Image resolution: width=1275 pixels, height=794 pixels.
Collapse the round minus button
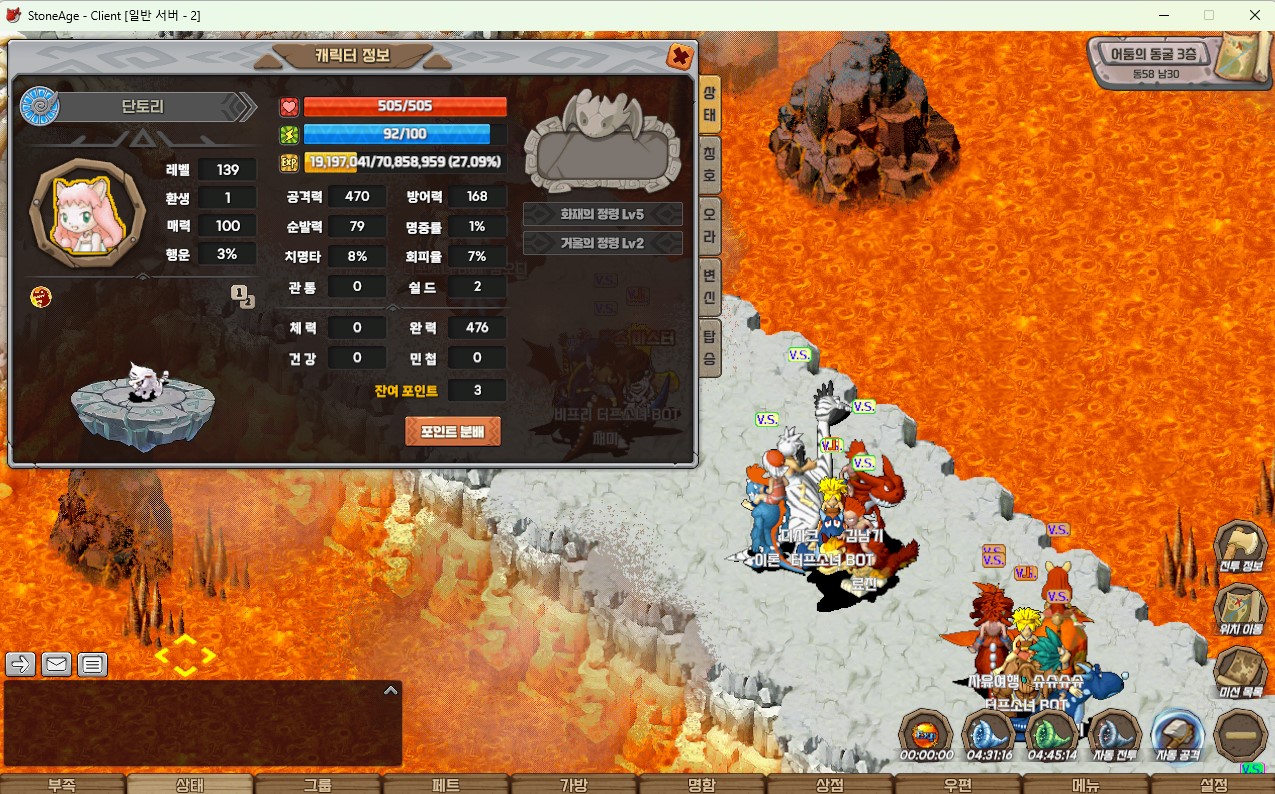click(1240, 735)
